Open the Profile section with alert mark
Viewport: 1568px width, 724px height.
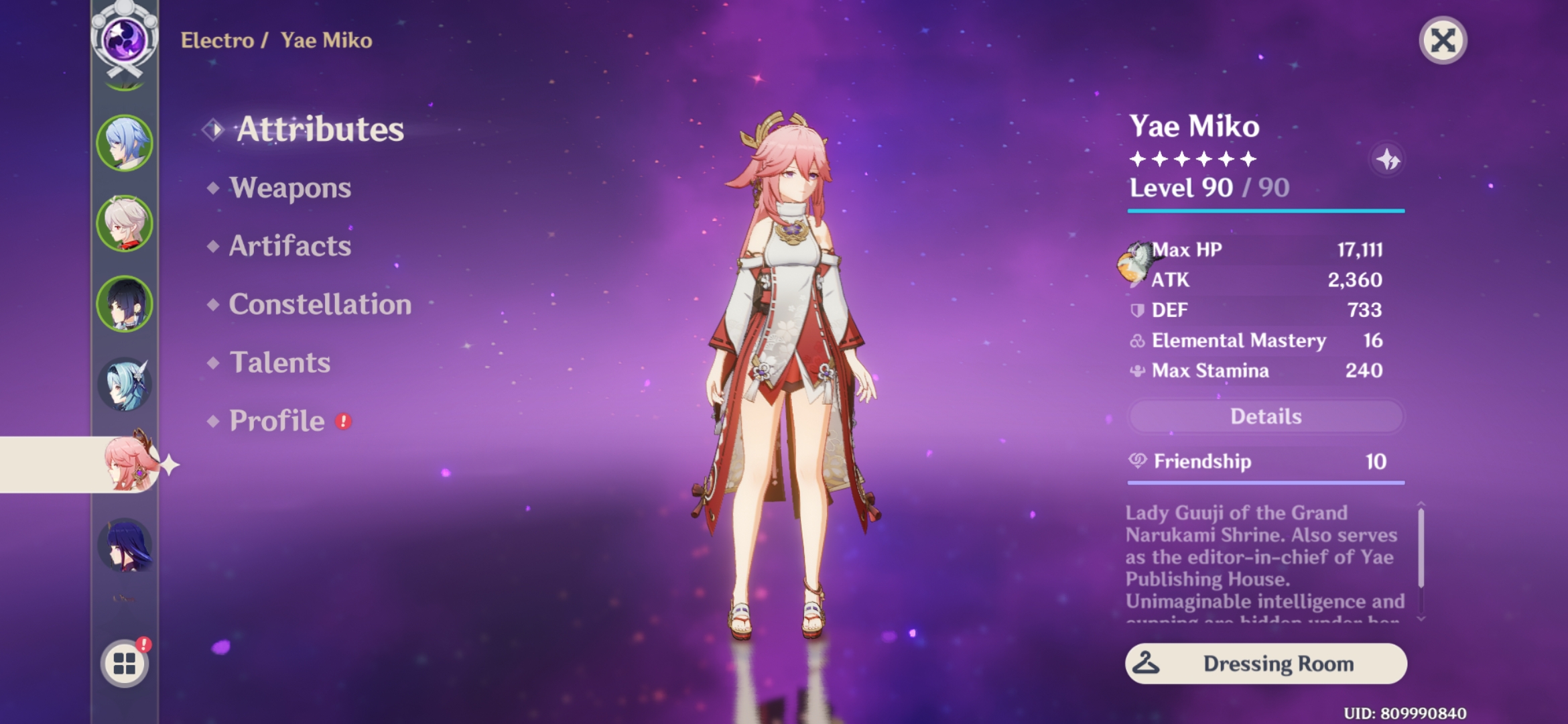point(275,422)
